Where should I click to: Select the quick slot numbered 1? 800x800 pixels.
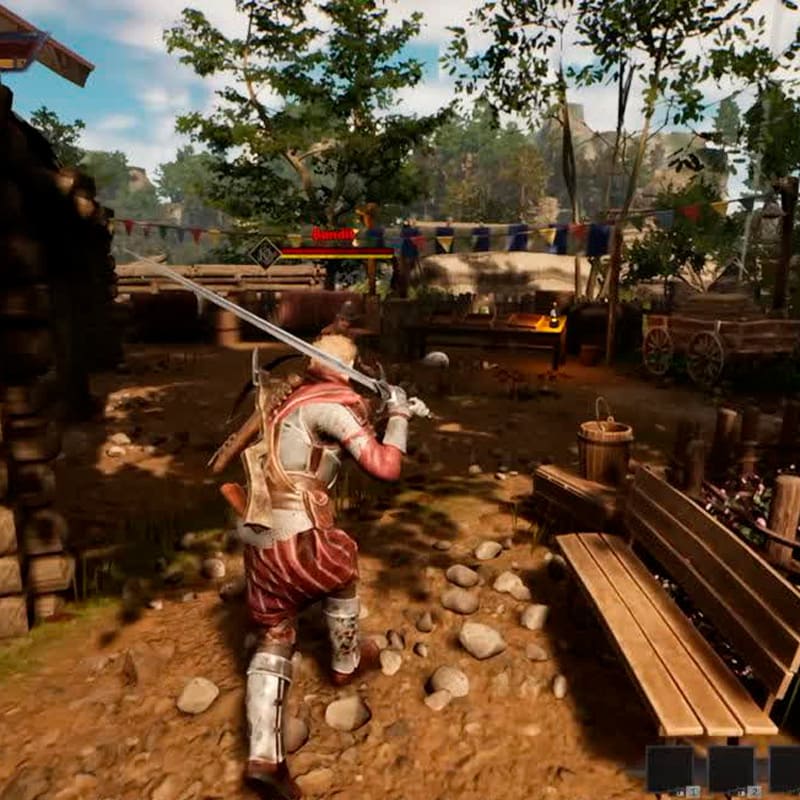(670, 769)
